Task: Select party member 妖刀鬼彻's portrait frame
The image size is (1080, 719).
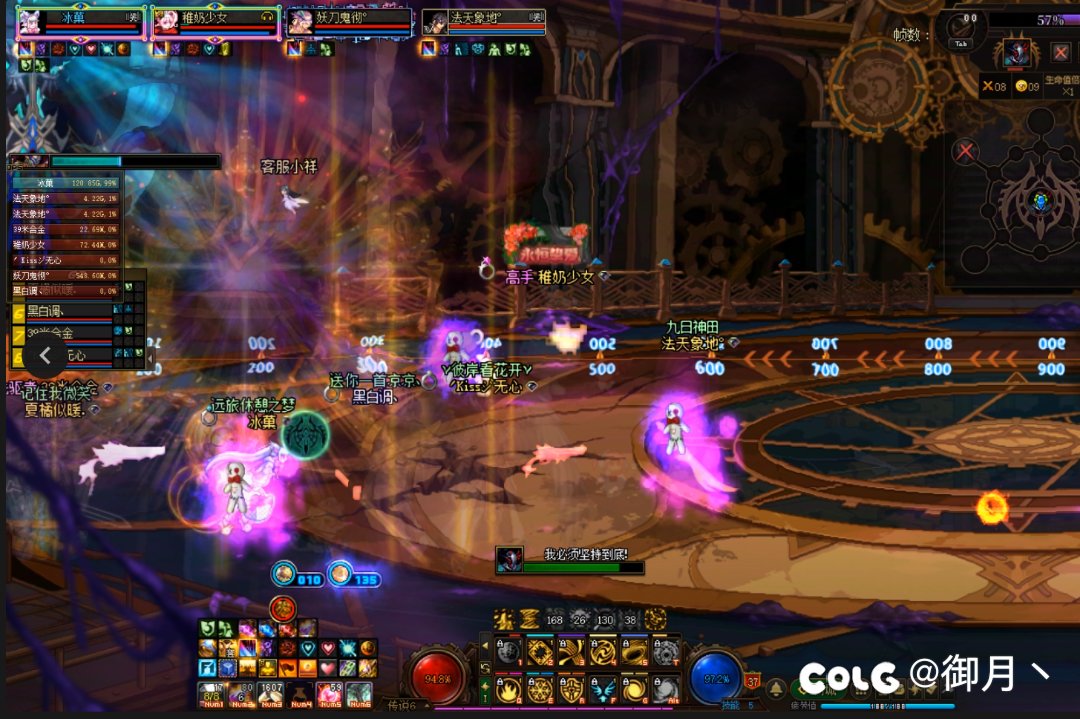Action: (299, 23)
